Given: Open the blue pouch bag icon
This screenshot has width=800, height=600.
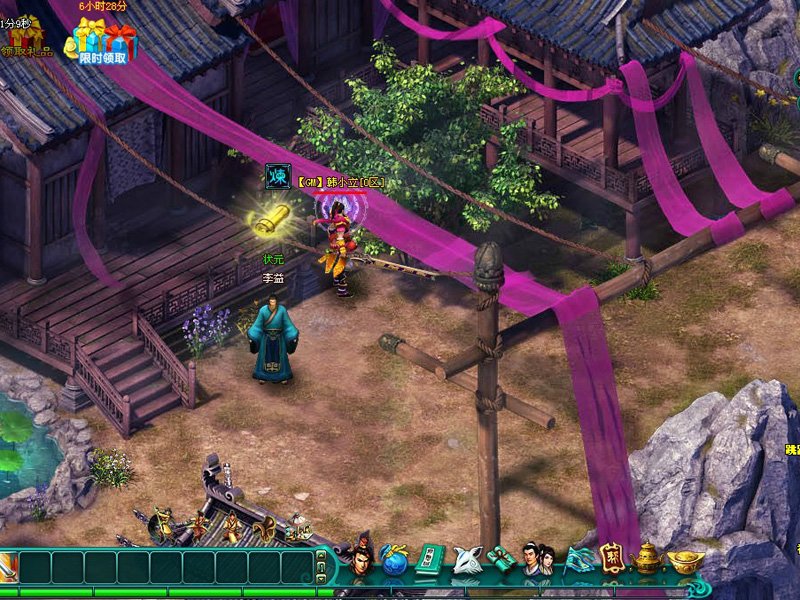Looking at the screenshot, I should tap(395, 560).
